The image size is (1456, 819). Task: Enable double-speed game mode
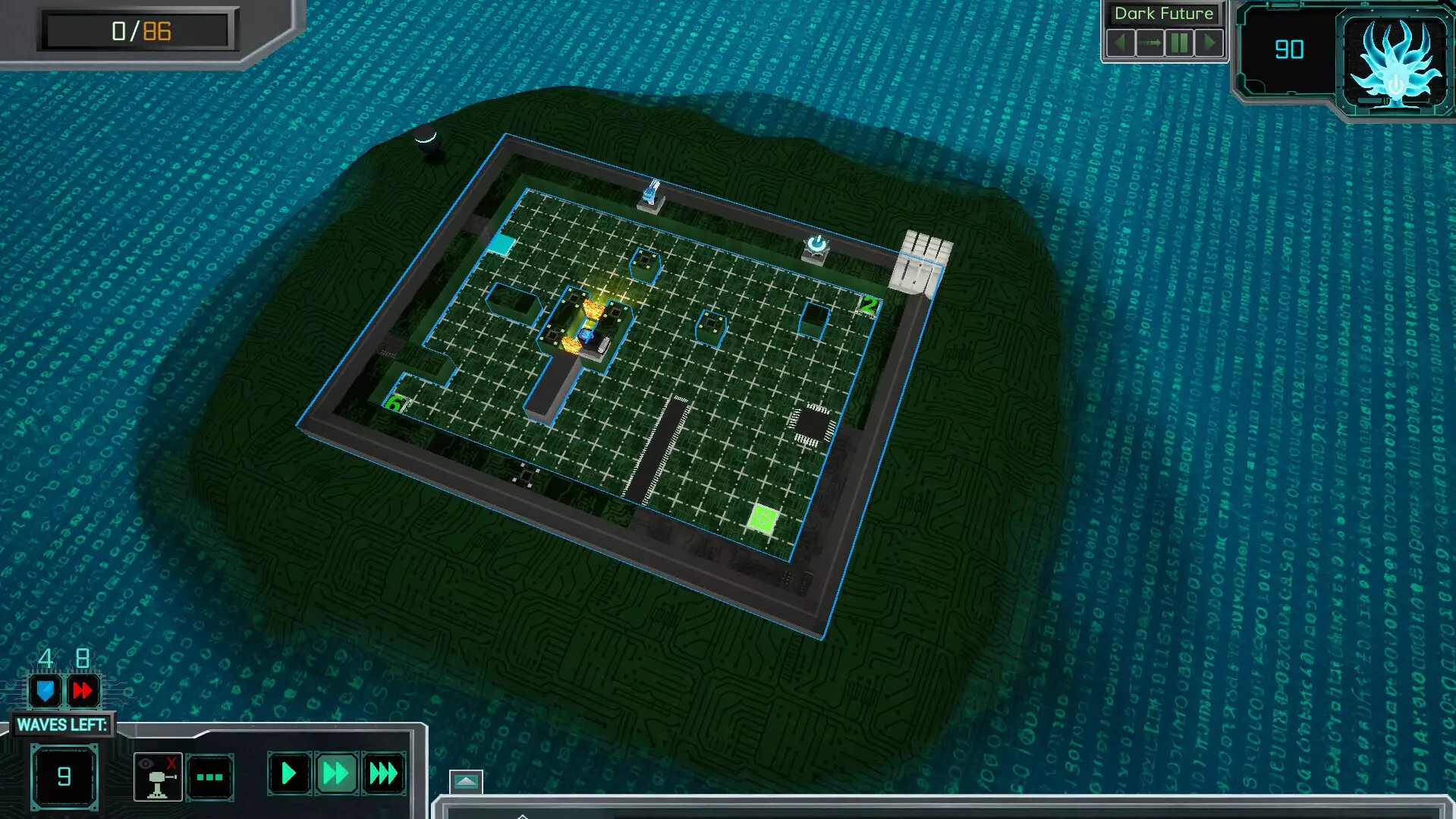tap(335, 775)
